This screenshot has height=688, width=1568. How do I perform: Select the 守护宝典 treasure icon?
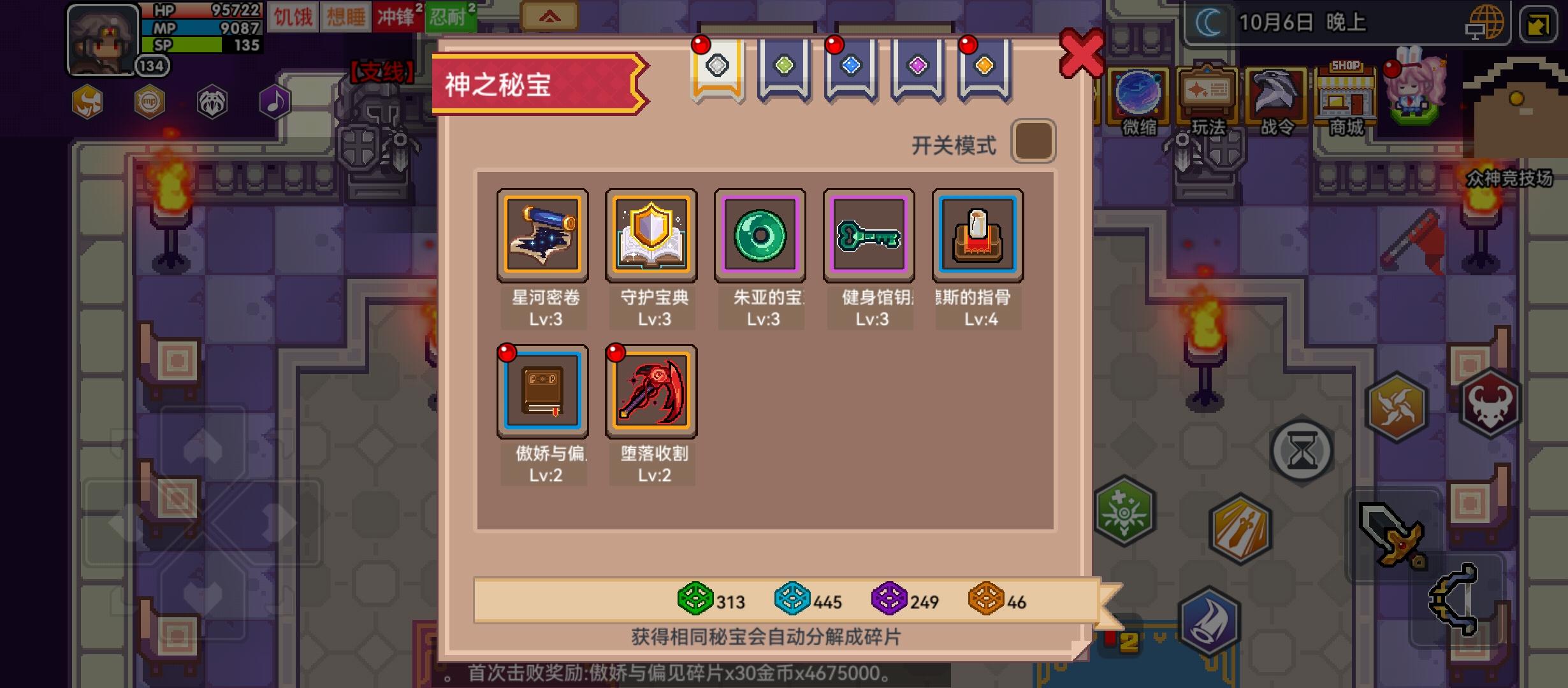coord(652,234)
